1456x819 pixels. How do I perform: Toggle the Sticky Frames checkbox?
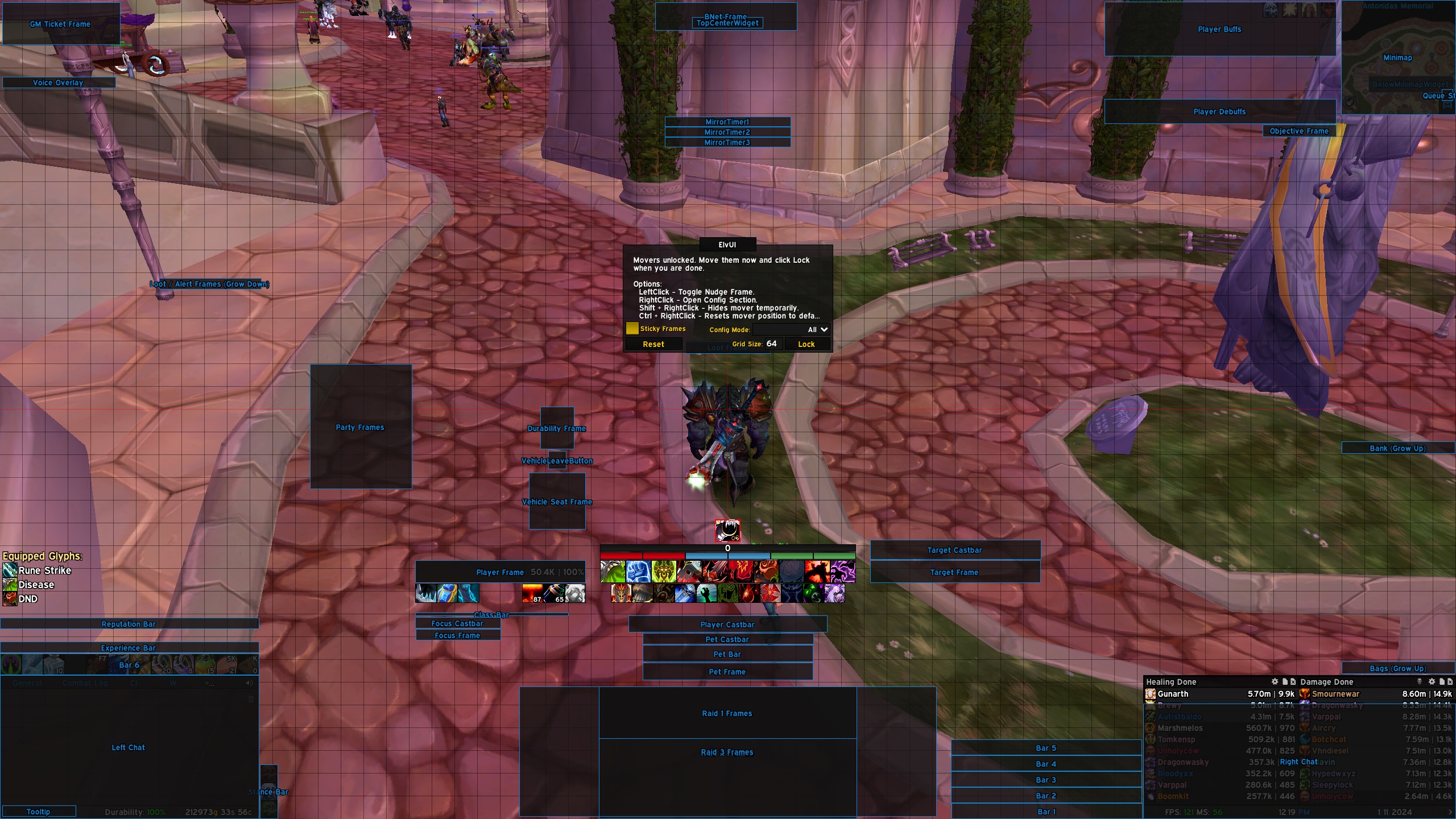[x=632, y=329]
